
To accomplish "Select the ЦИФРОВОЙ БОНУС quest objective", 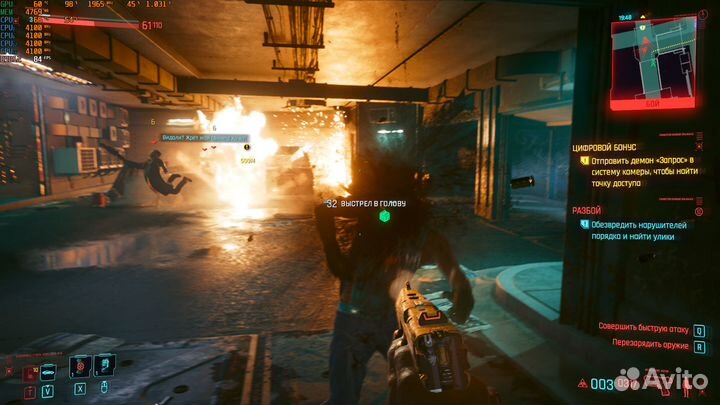I will pos(605,147).
